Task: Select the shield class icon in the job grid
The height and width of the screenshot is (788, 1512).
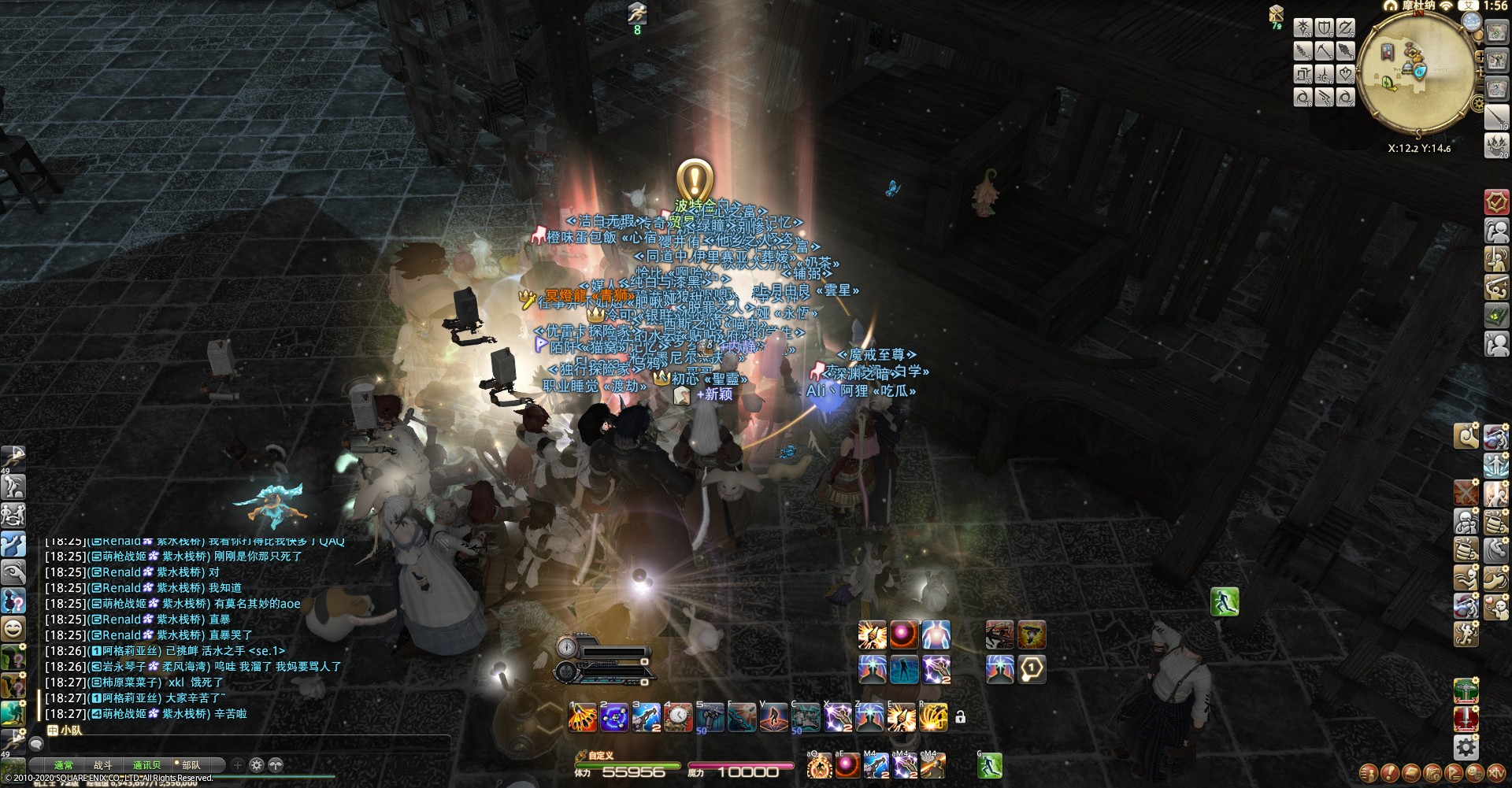Action: coord(1325,29)
